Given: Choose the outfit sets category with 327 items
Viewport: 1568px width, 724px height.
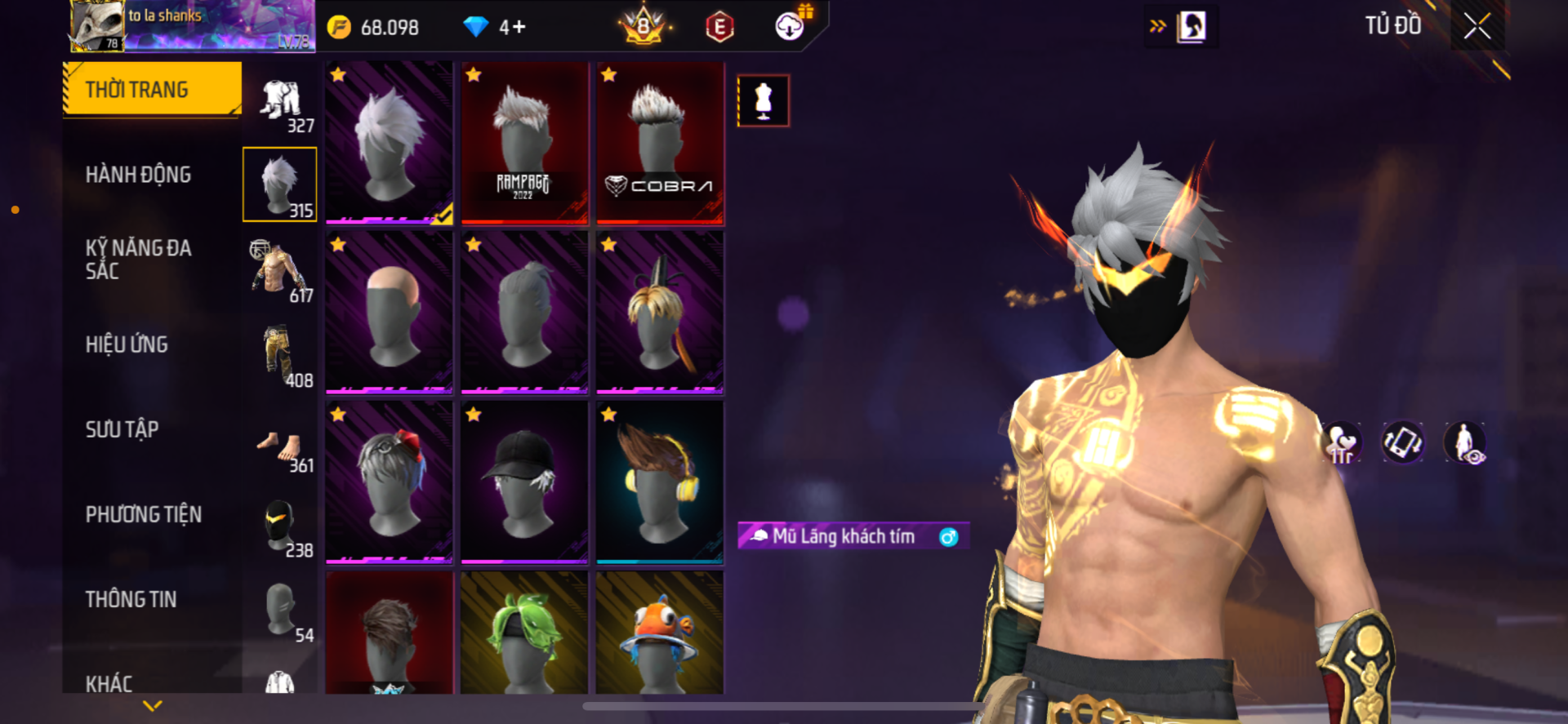Looking at the screenshot, I should point(280,101).
